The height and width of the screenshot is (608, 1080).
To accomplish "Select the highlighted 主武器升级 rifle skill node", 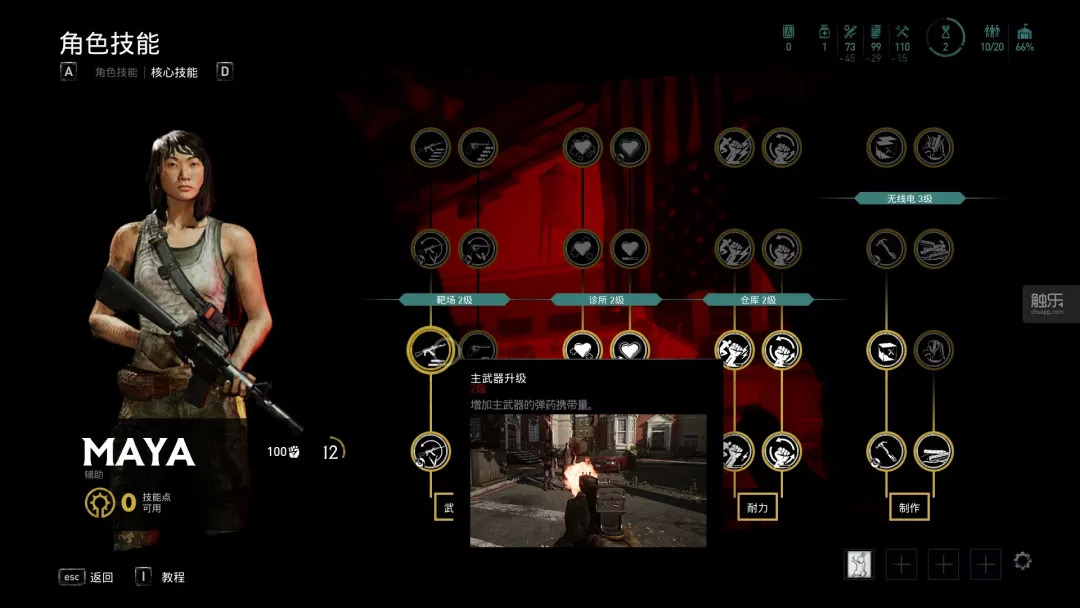I will pos(431,350).
